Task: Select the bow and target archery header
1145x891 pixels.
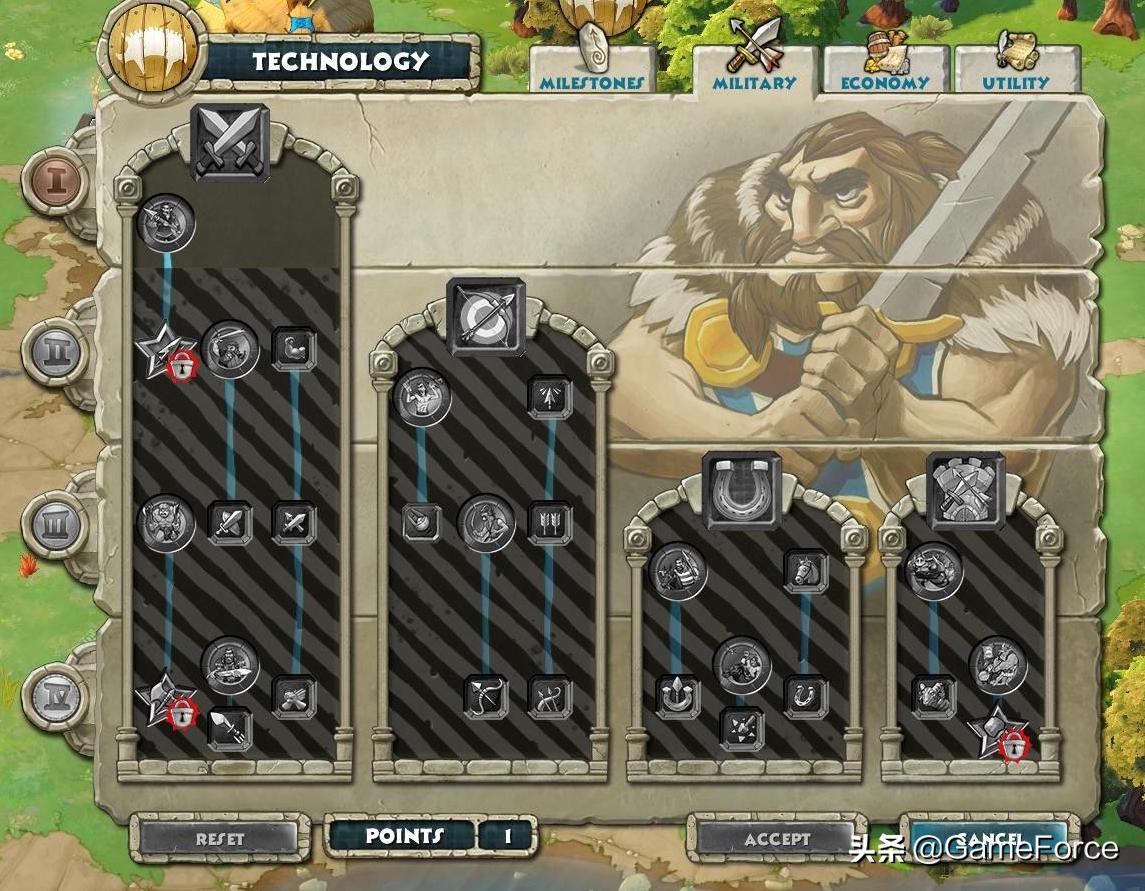Action: pos(487,317)
